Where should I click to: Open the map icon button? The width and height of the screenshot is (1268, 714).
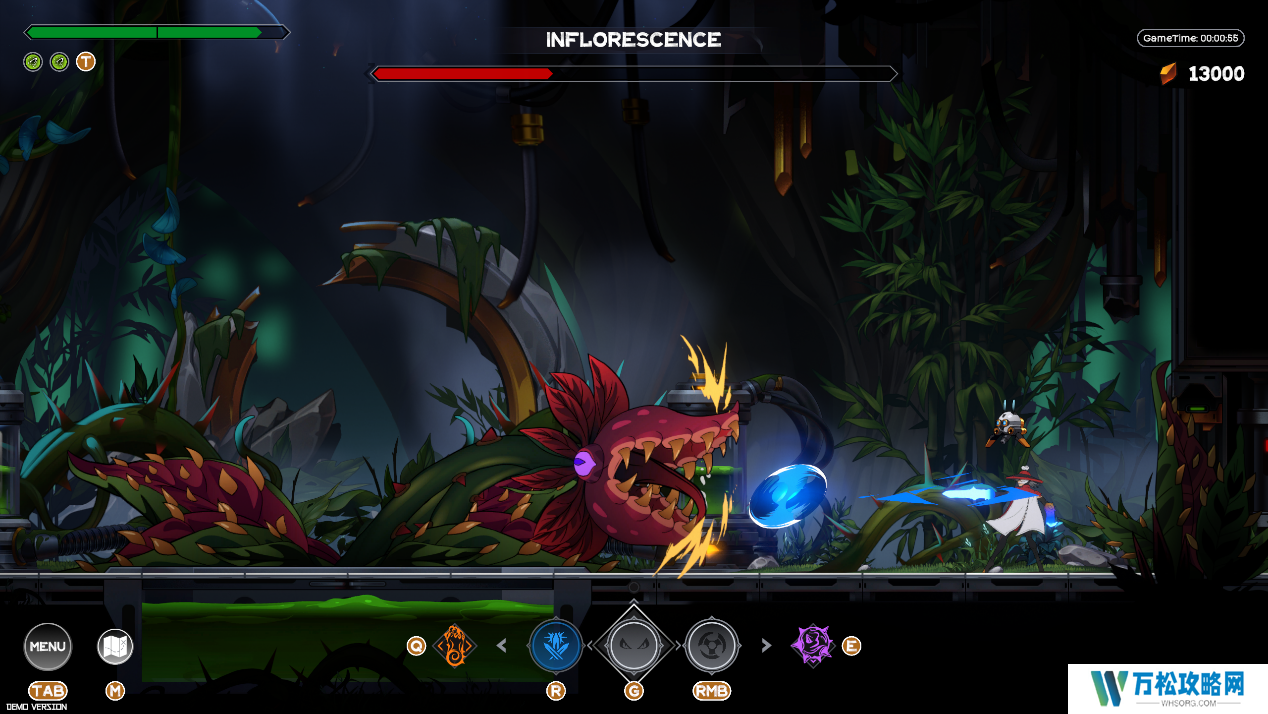click(115, 646)
